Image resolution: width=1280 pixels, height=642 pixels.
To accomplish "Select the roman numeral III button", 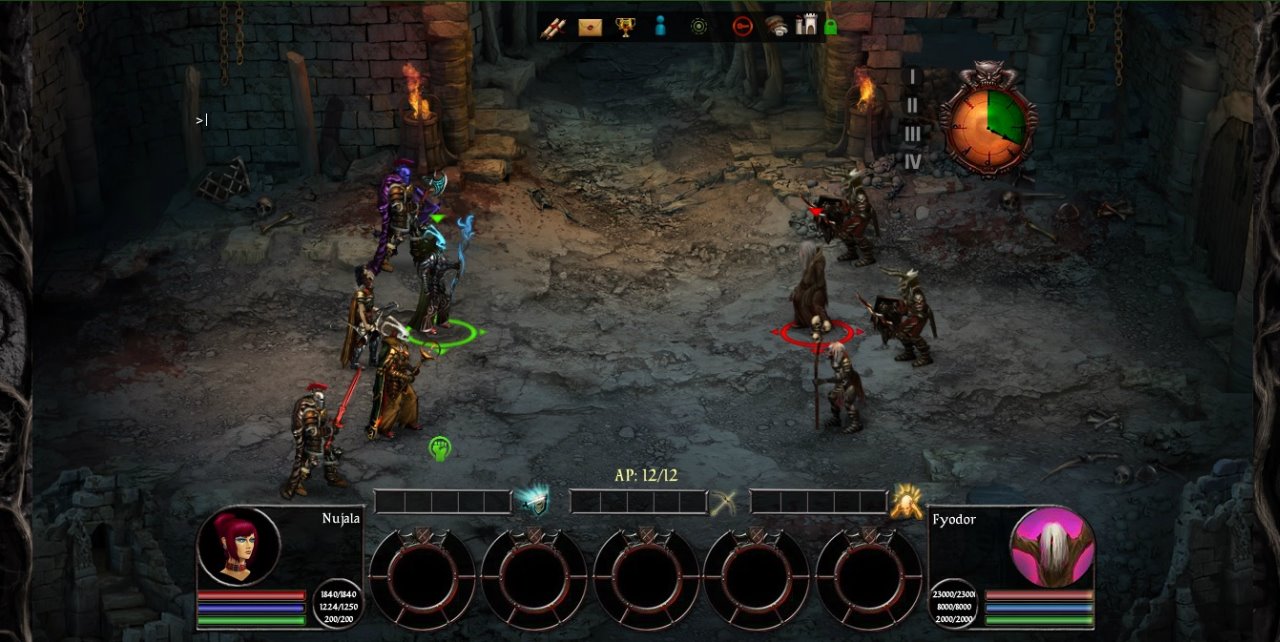I will (x=912, y=133).
